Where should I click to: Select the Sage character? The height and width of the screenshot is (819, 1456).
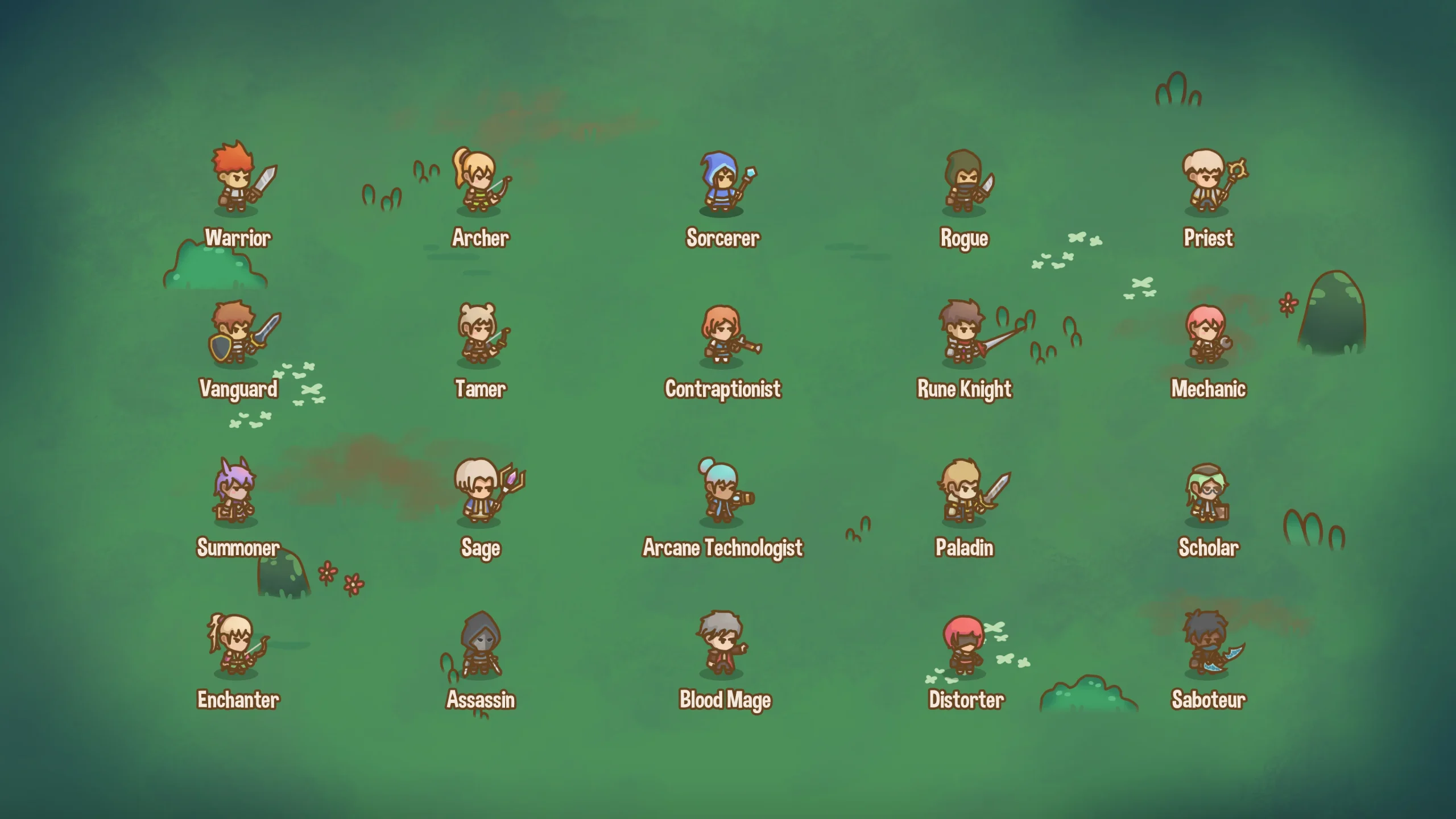click(479, 492)
